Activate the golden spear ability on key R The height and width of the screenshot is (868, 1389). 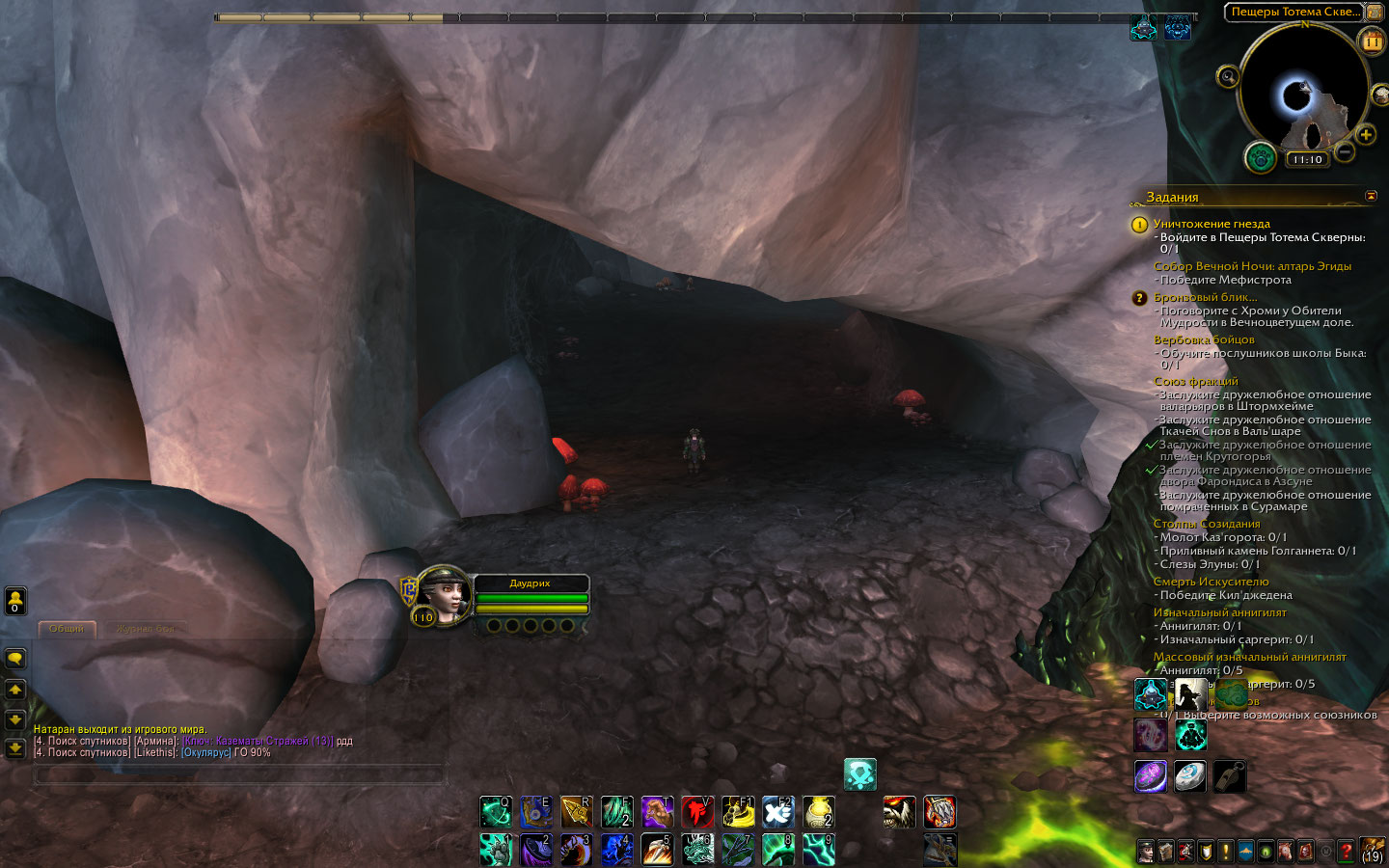[x=576, y=812]
